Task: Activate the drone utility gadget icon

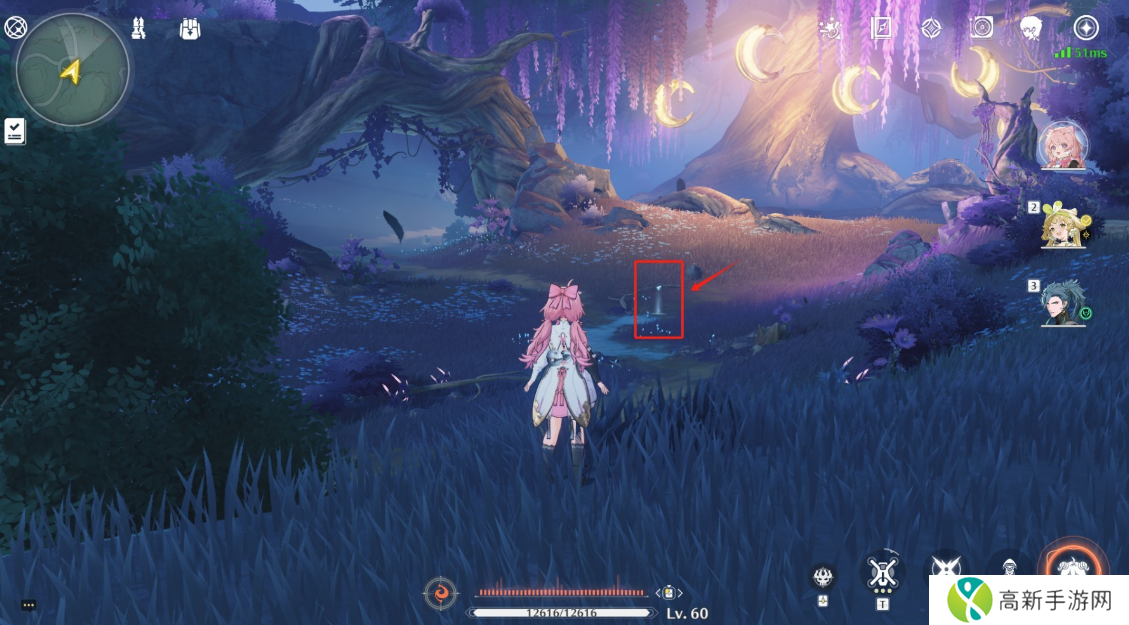Action: 881,572
